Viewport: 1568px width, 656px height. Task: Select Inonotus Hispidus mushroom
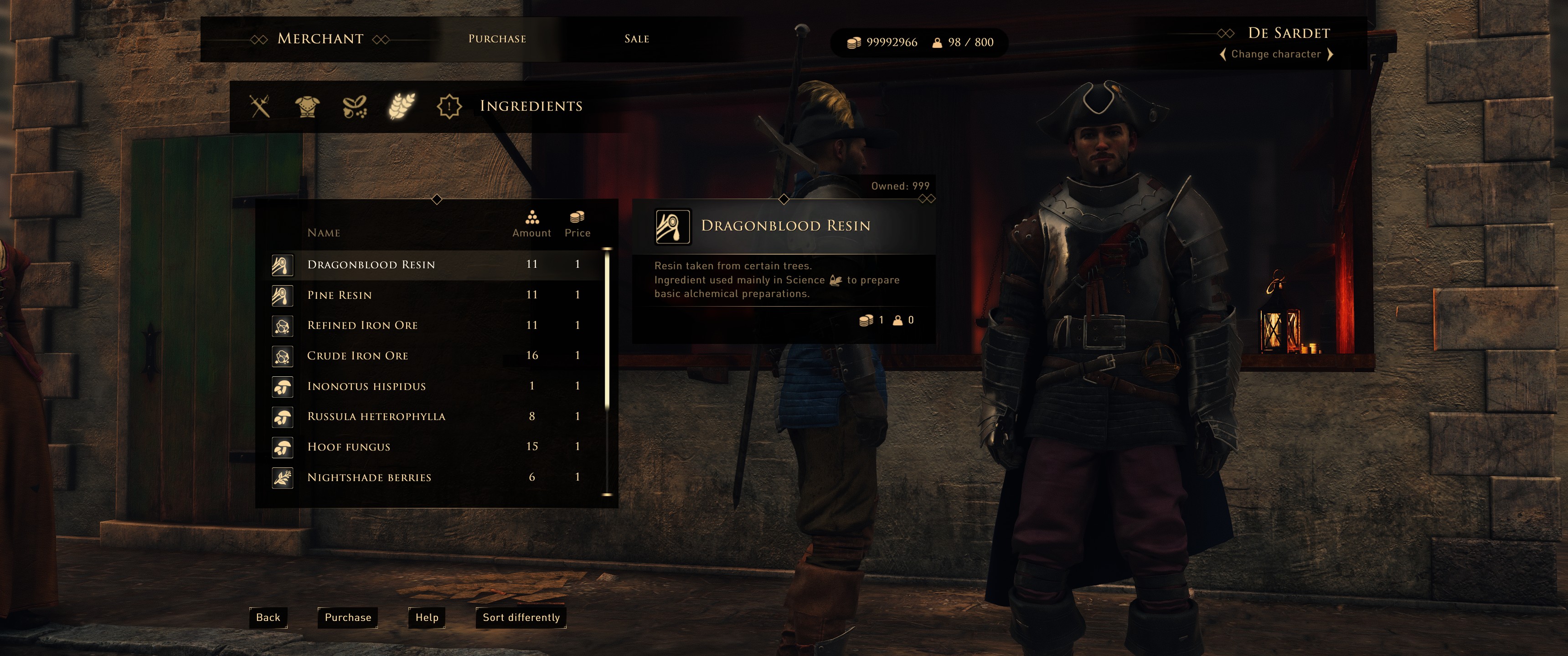366,386
